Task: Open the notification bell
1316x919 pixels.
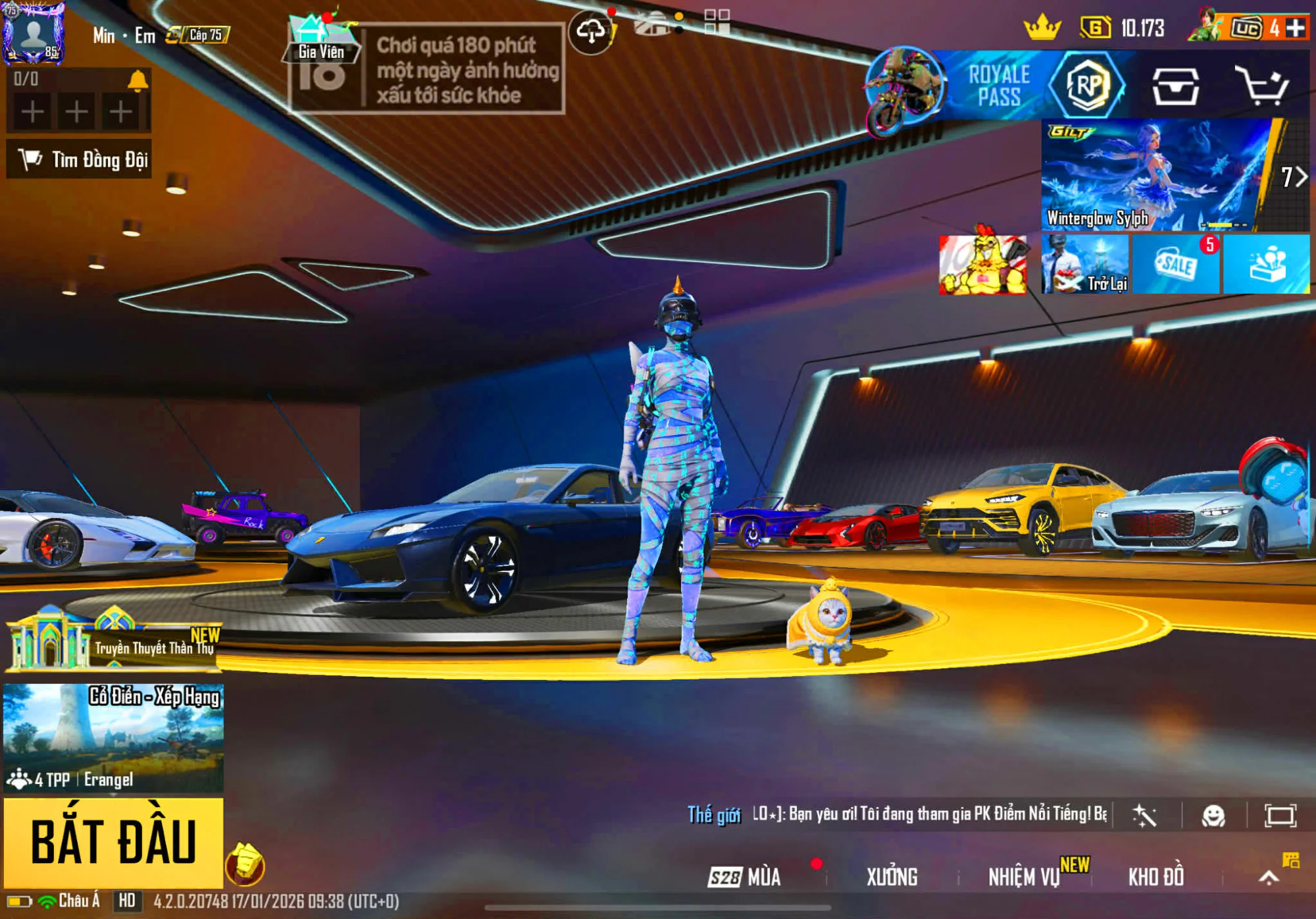Action: (x=138, y=80)
